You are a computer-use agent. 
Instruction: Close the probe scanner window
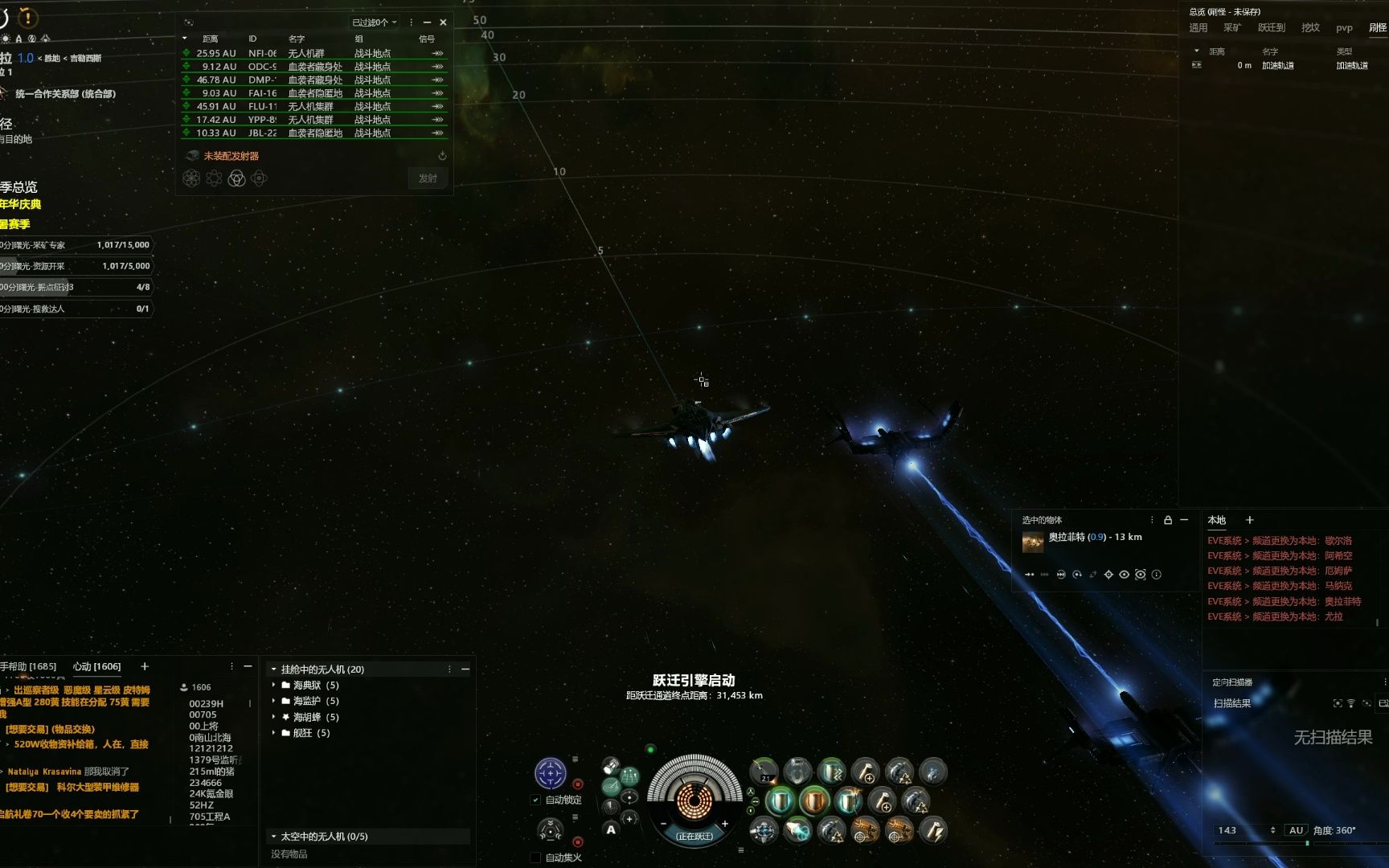[443, 23]
